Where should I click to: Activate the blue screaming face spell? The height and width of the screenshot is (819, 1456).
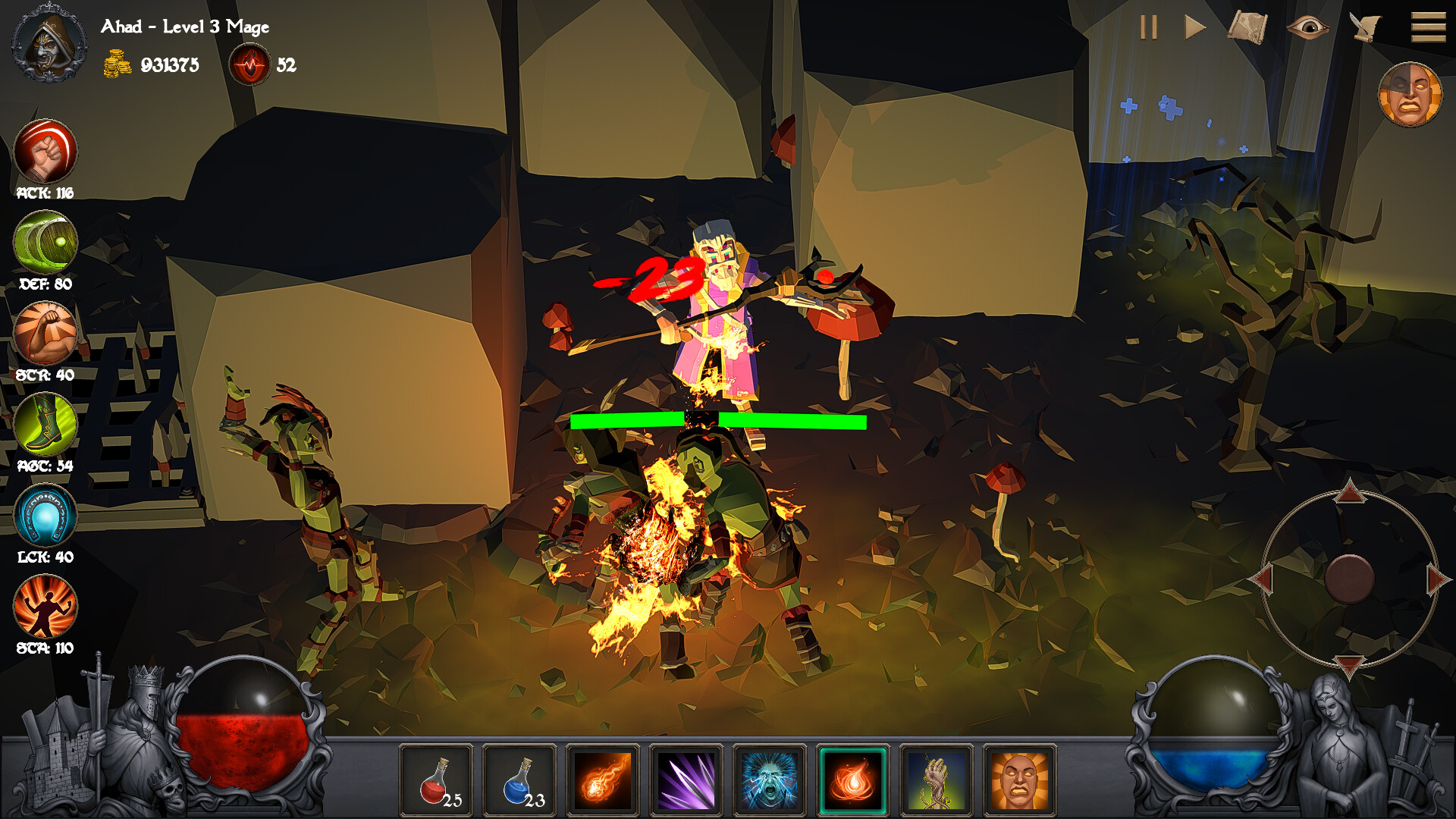click(x=770, y=780)
